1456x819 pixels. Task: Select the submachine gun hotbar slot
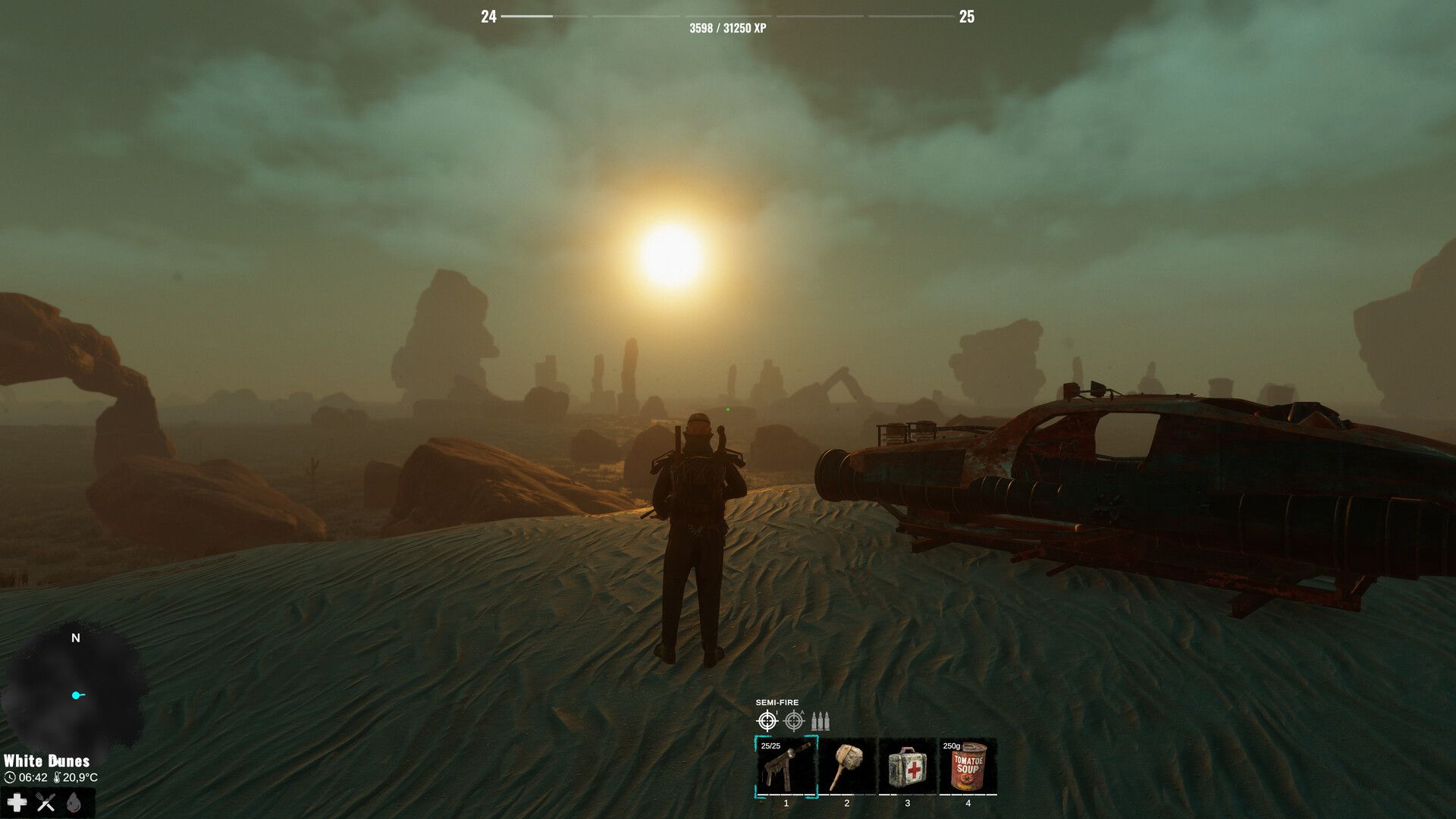click(x=786, y=767)
